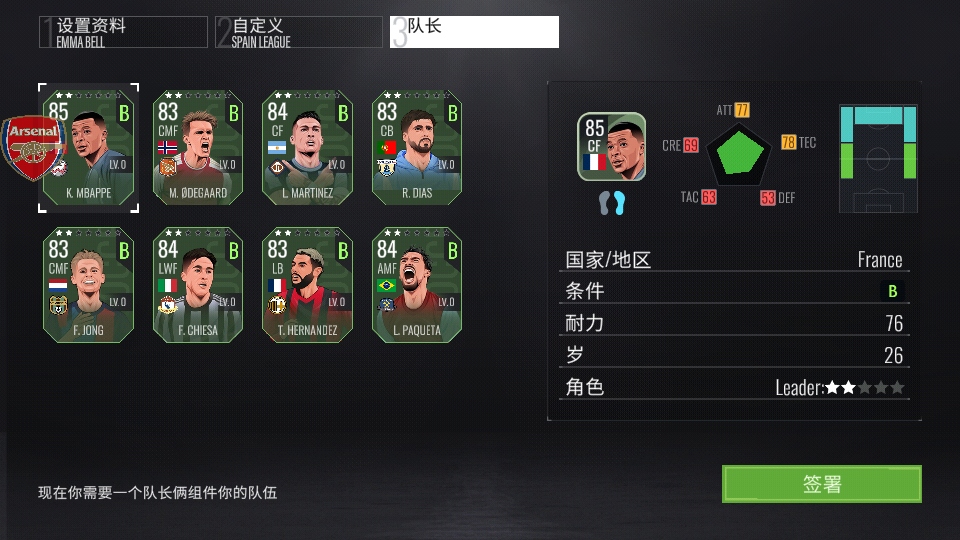The image size is (960, 540).
Task: Go back to step 1 设置资料
Action: [x=123, y=32]
